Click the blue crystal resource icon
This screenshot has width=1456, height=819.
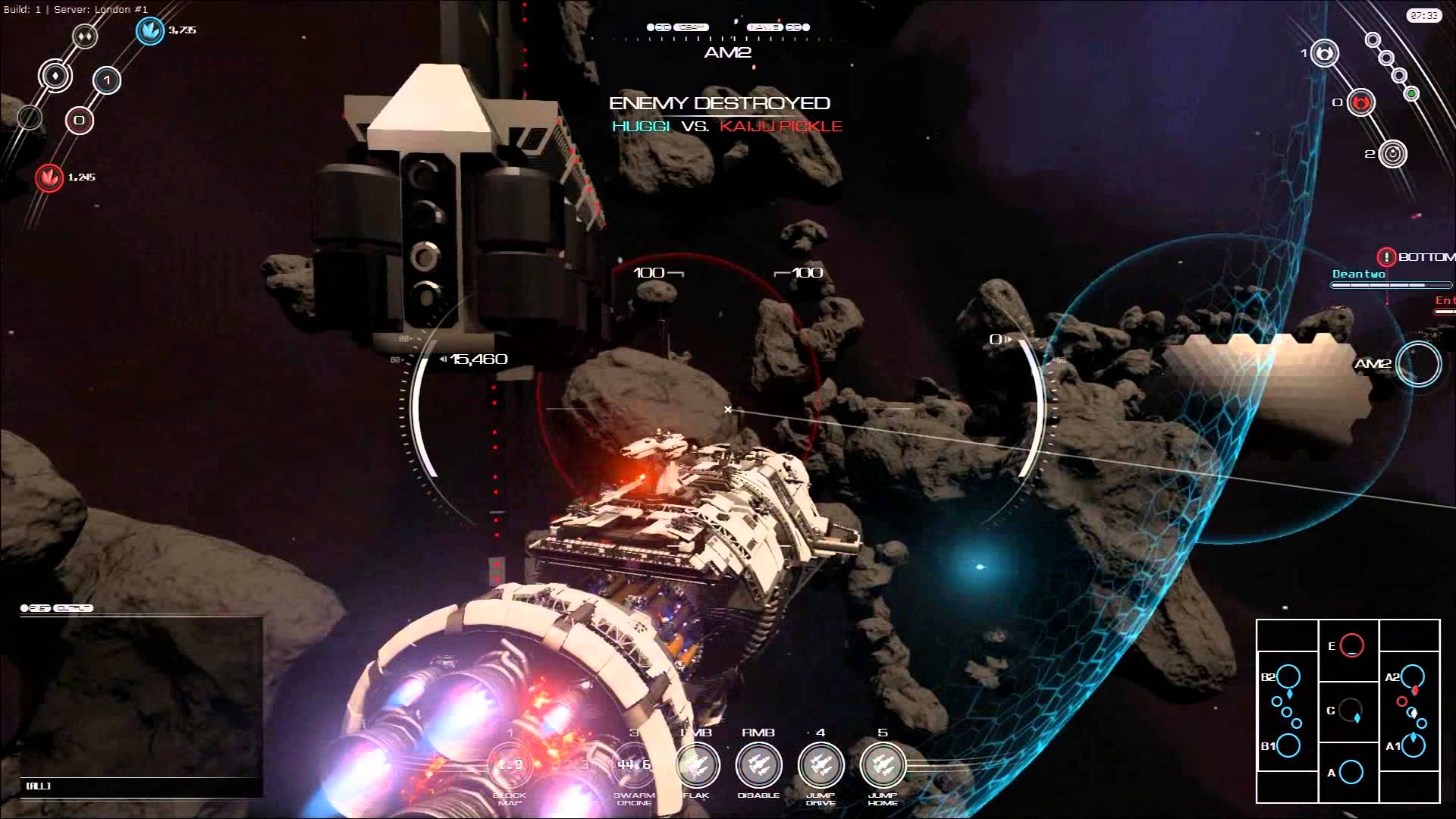[x=150, y=31]
